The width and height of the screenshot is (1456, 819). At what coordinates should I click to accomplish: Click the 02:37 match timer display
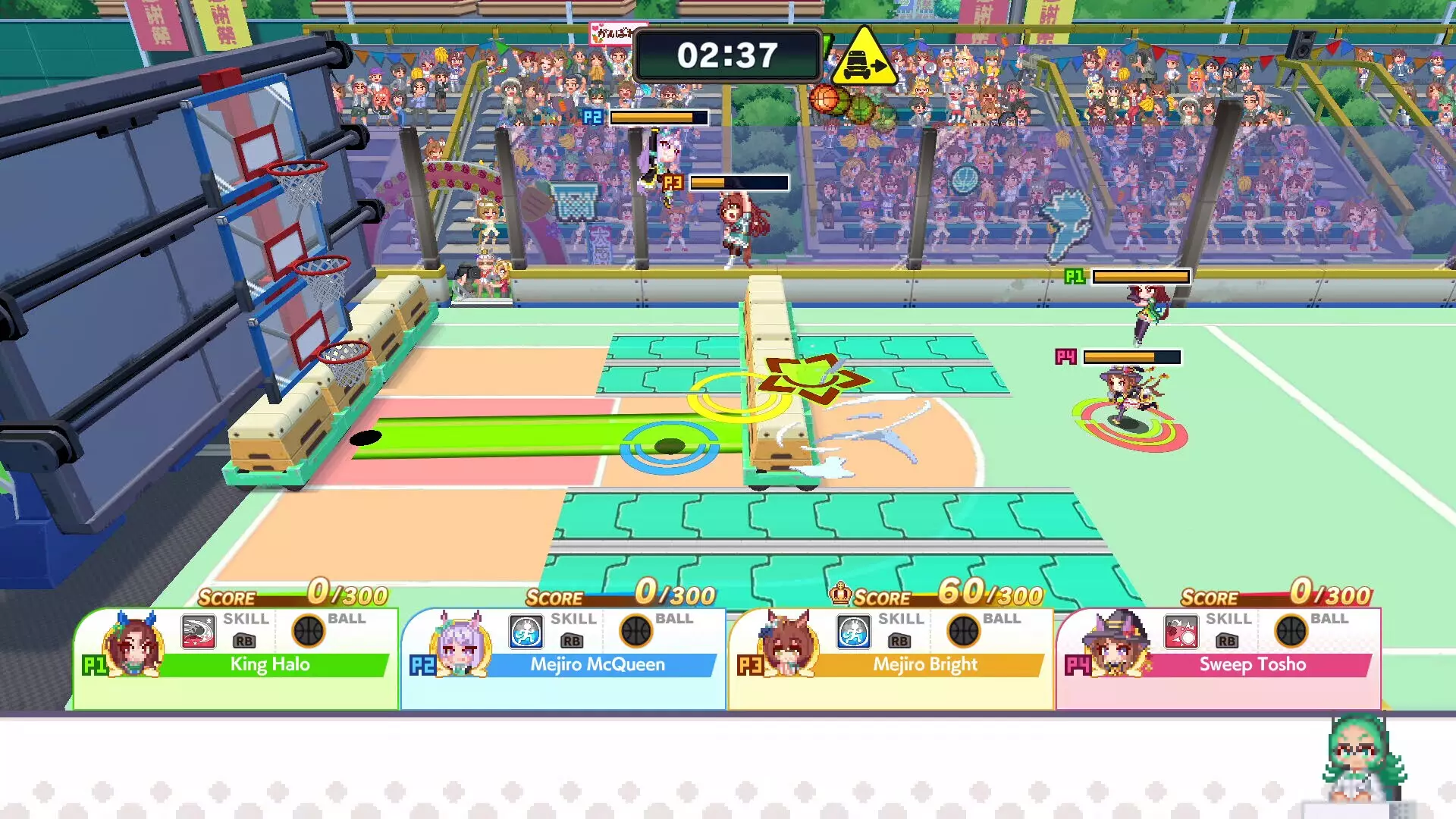[728, 53]
